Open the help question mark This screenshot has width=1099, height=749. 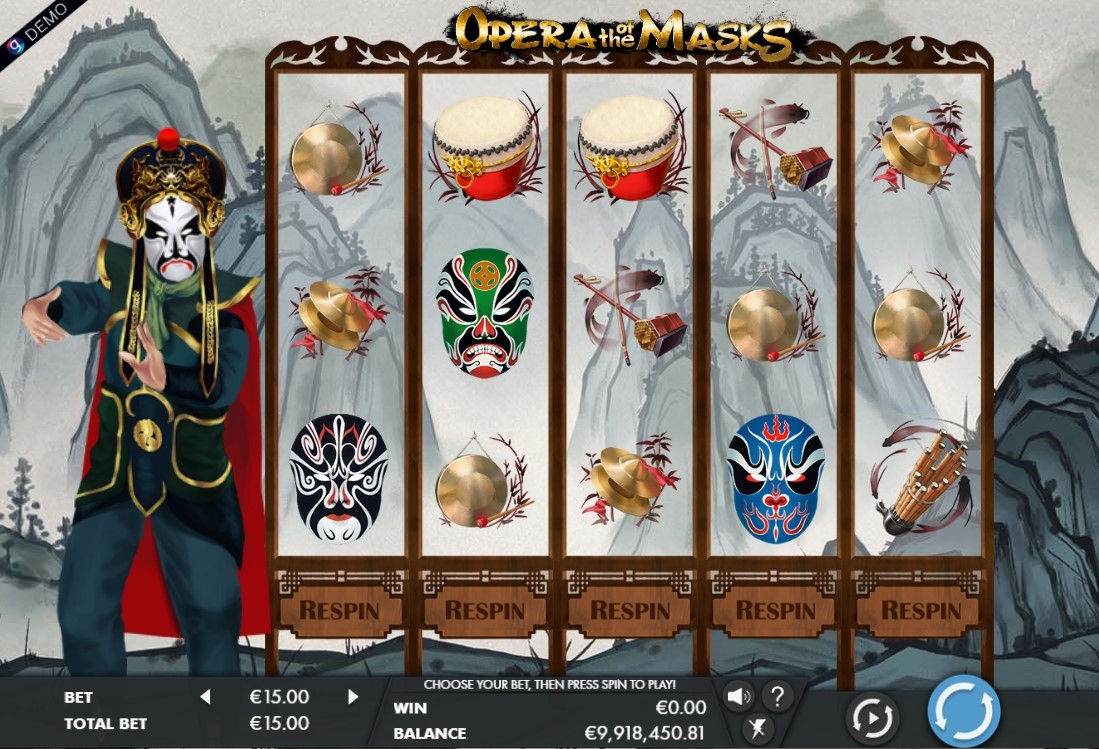coord(778,696)
